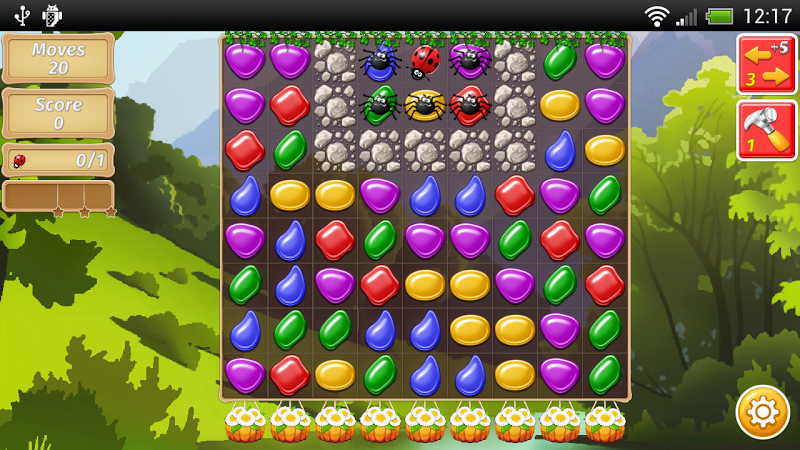The height and width of the screenshot is (450, 800).
Task: Tap the yellow spider tile
Action: click(425, 104)
